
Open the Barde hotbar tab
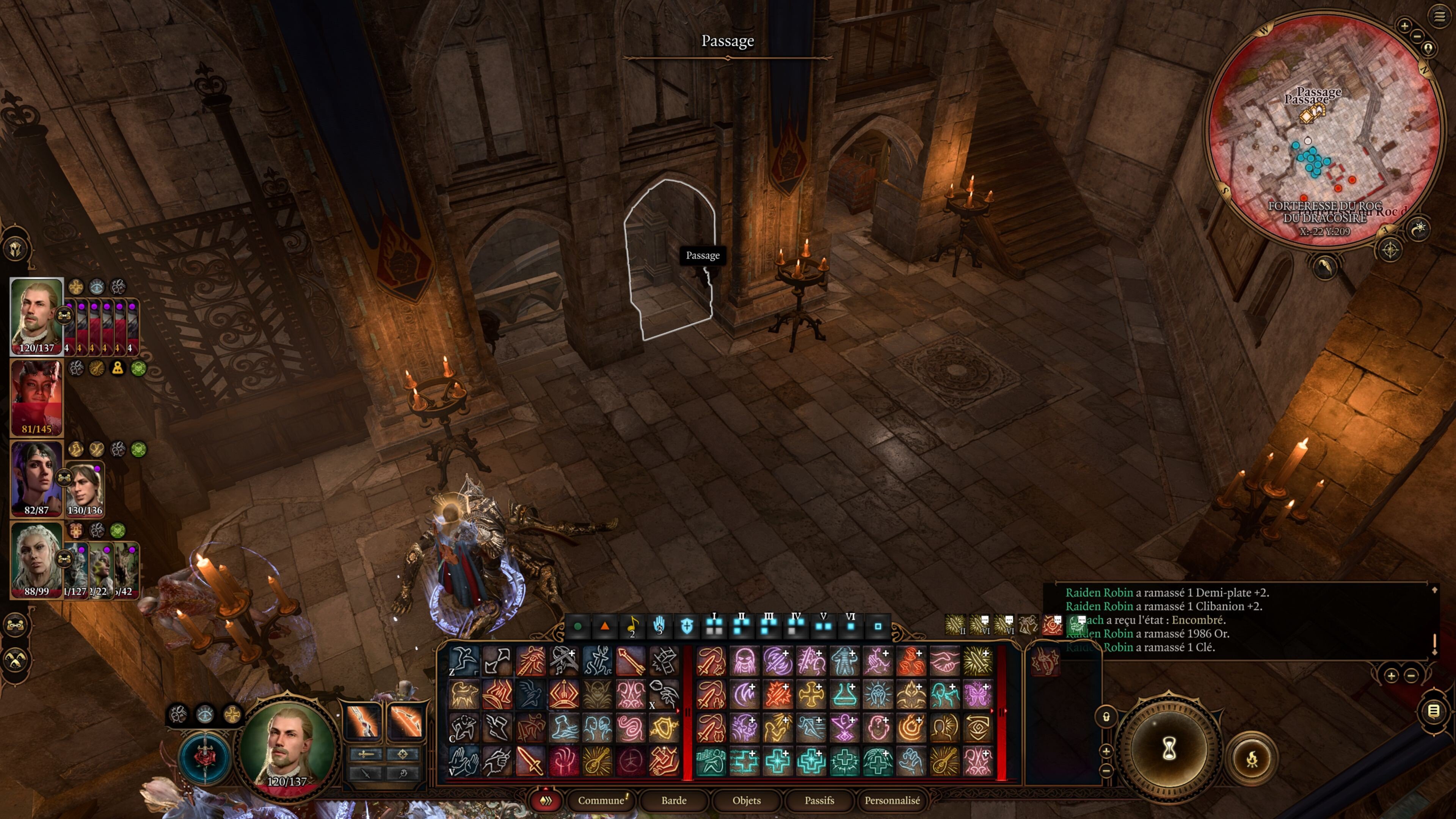pyautogui.click(x=674, y=800)
